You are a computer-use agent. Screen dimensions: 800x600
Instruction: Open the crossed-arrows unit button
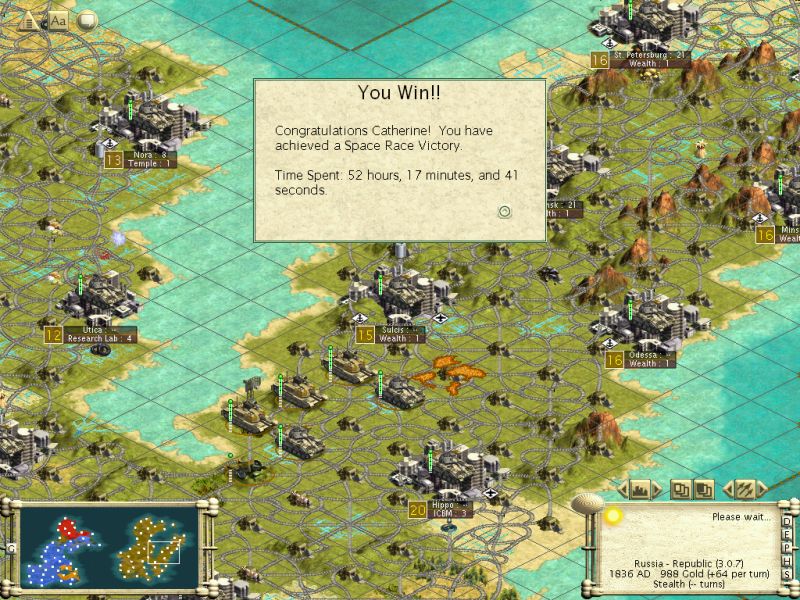[745, 489]
